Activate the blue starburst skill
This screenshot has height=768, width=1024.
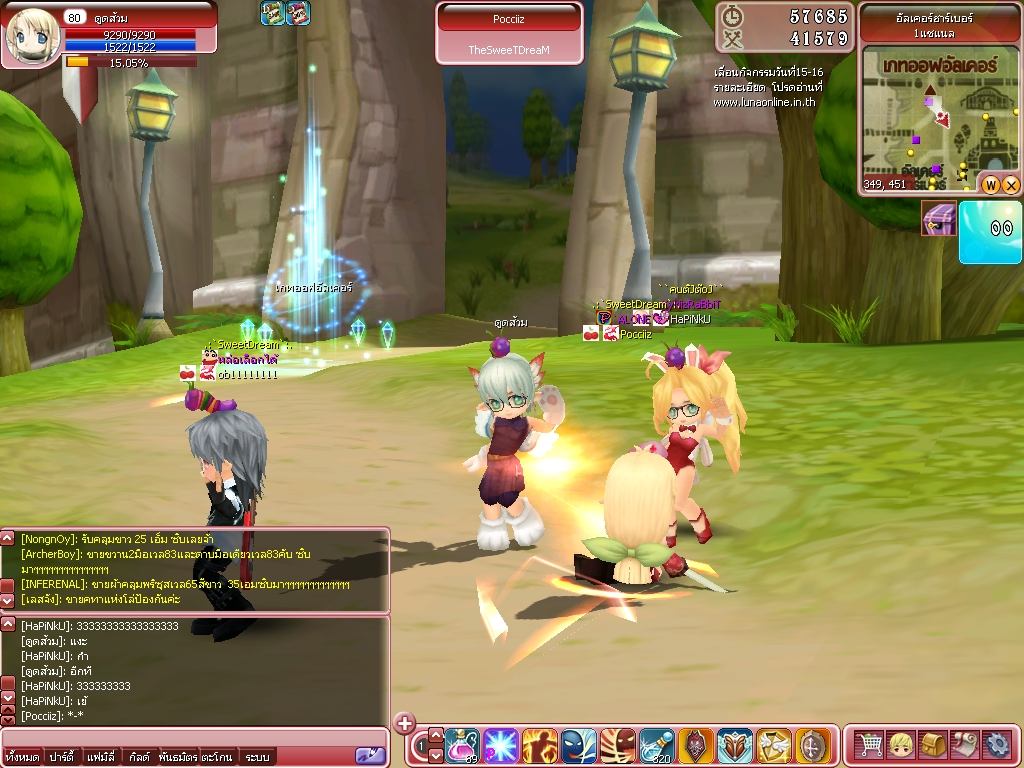500,746
